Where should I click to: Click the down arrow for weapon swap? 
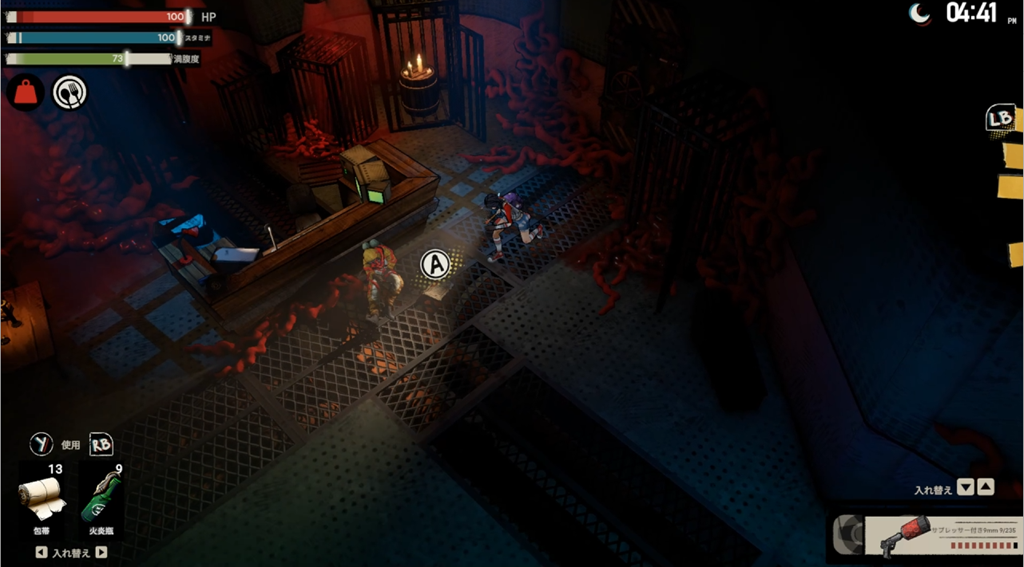click(x=965, y=488)
